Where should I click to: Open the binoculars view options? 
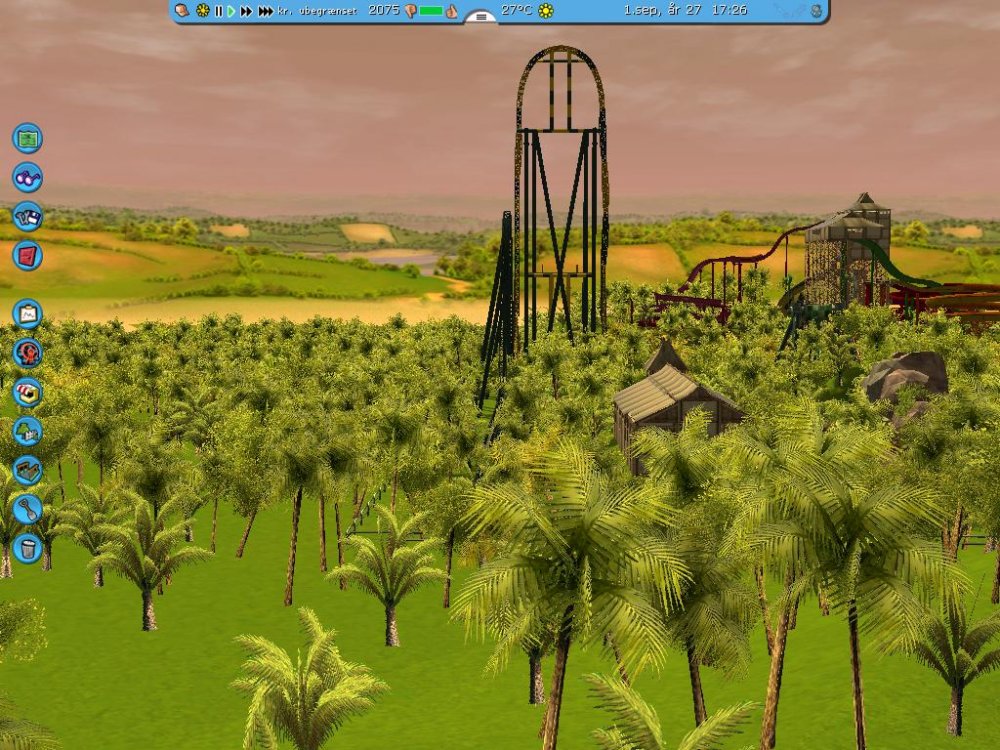coord(27,177)
